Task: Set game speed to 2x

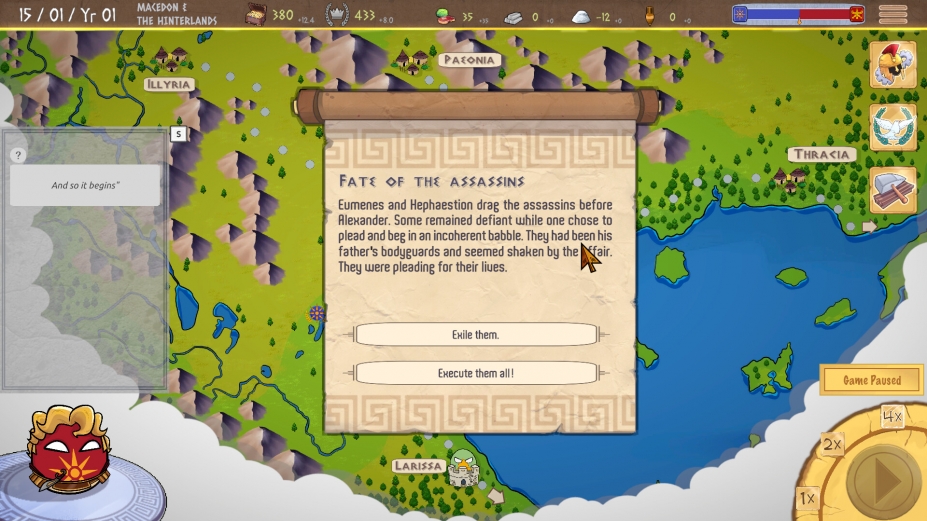Action: [x=832, y=444]
